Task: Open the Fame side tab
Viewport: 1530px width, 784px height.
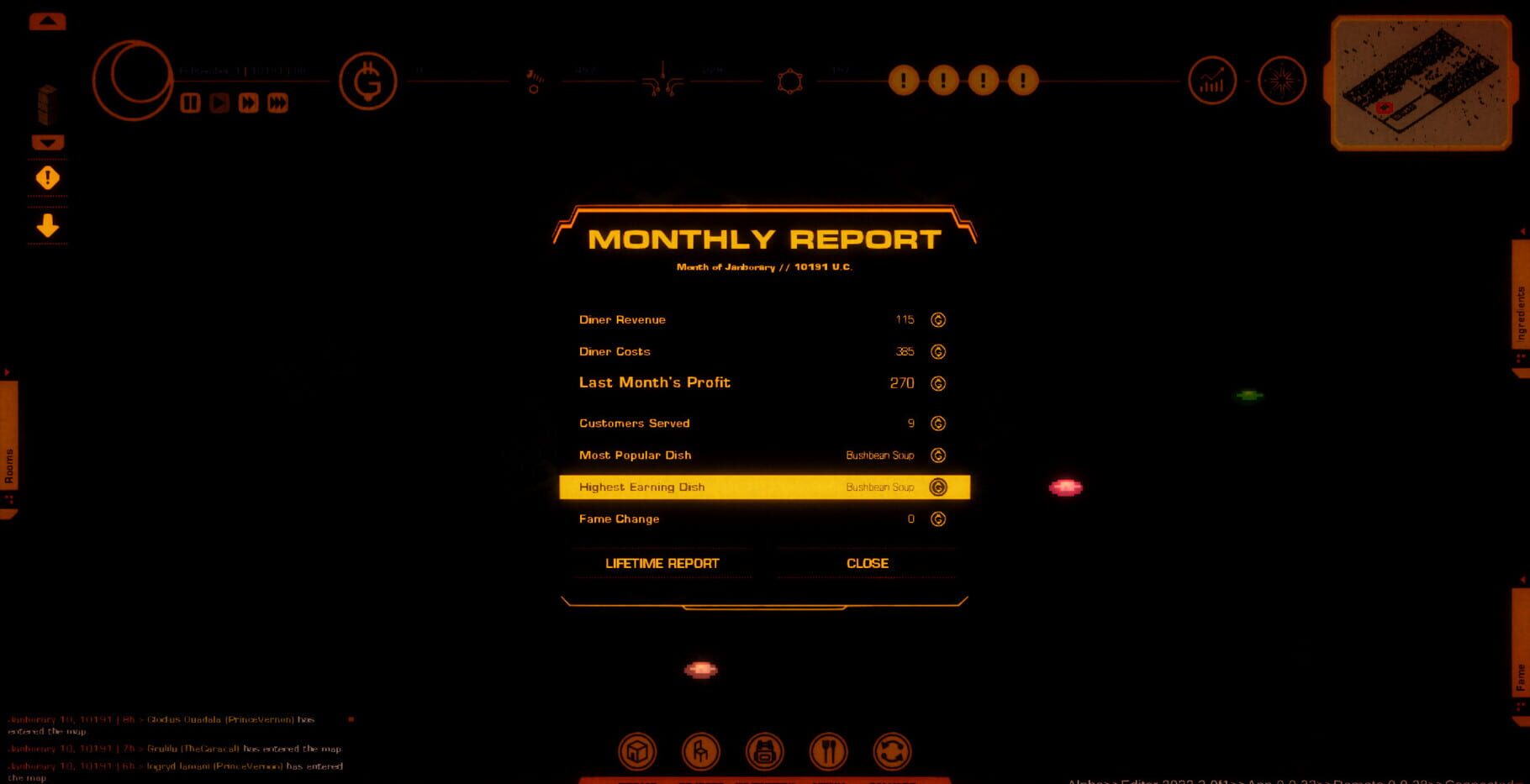Action: pos(1522,672)
